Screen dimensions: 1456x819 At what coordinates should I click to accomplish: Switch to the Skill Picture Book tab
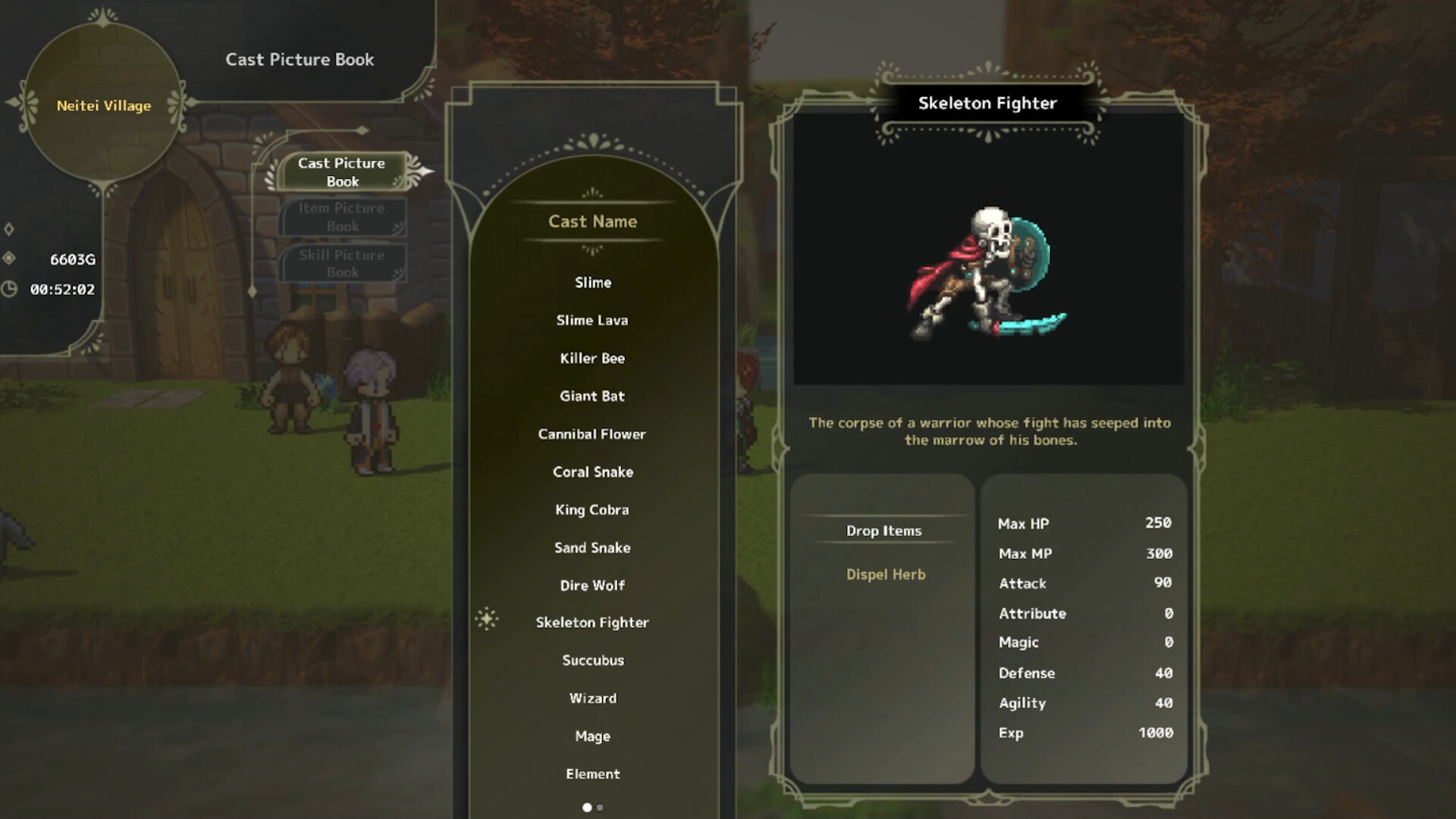342,263
